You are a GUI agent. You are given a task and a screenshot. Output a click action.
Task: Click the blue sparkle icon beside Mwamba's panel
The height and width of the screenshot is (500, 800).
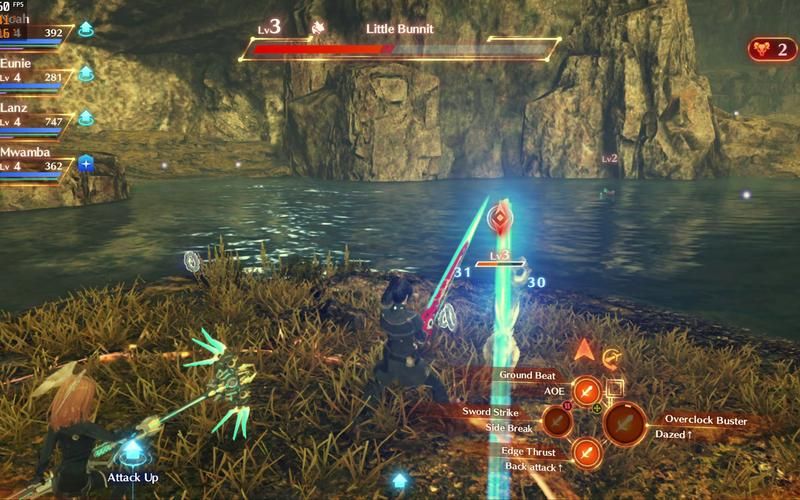tap(86, 162)
